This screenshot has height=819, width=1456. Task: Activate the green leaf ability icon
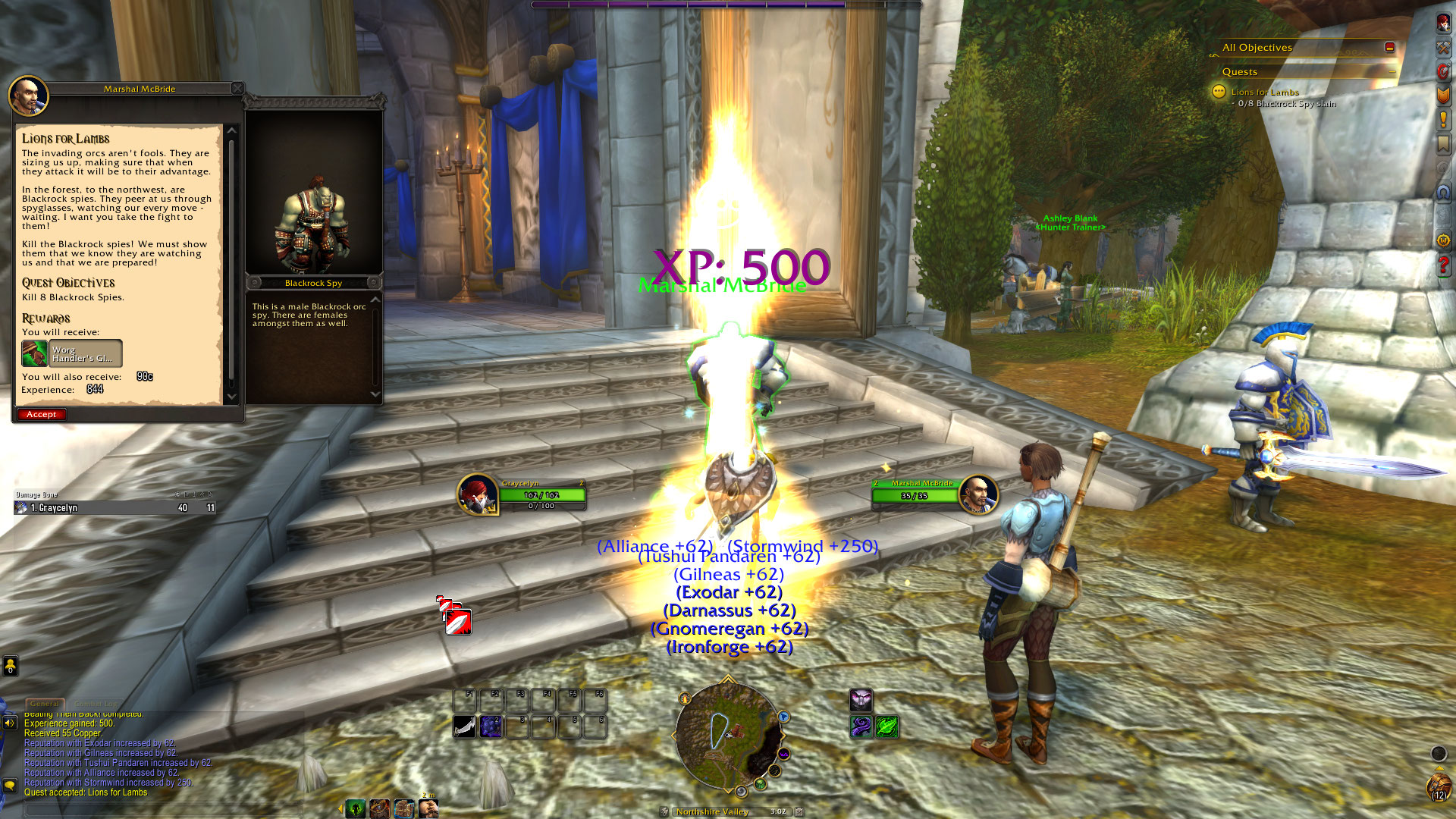click(886, 726)
